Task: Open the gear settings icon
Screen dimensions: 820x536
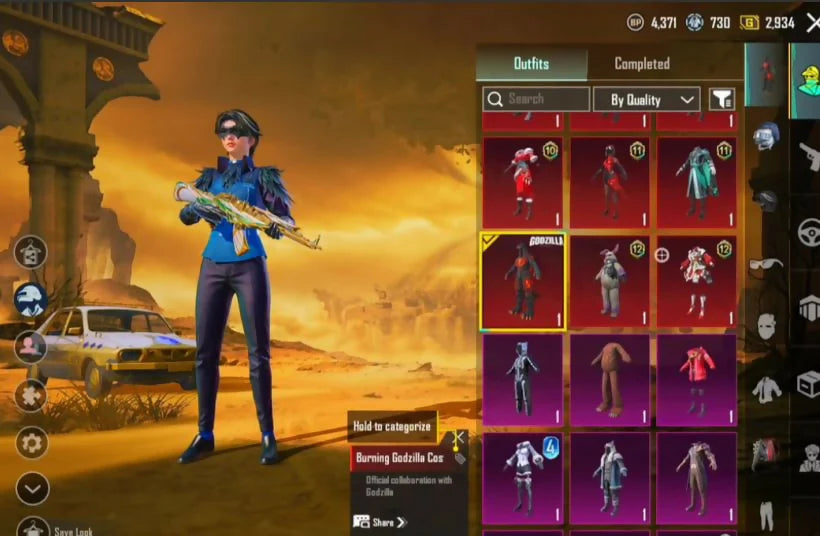Action: pos(32,442)
